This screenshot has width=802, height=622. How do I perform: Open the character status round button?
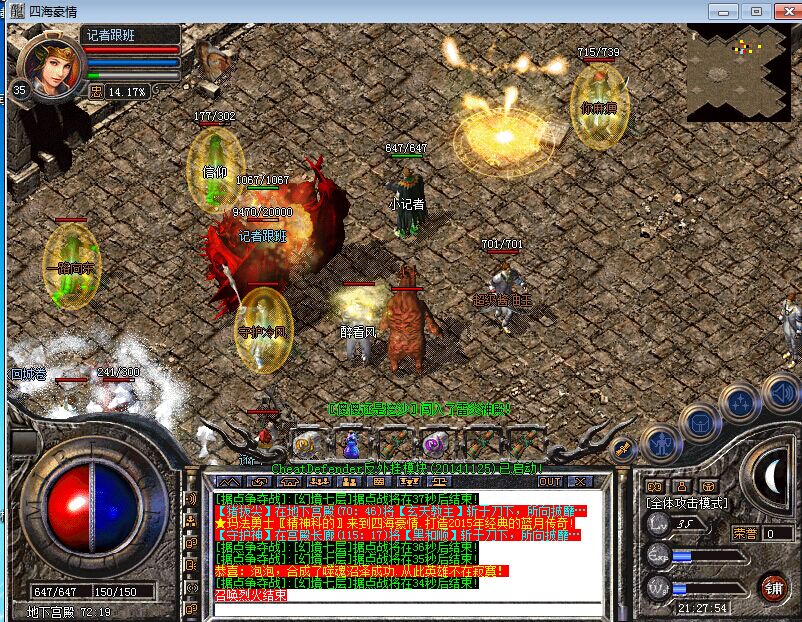pyautogui.click(x=661, y=443)
